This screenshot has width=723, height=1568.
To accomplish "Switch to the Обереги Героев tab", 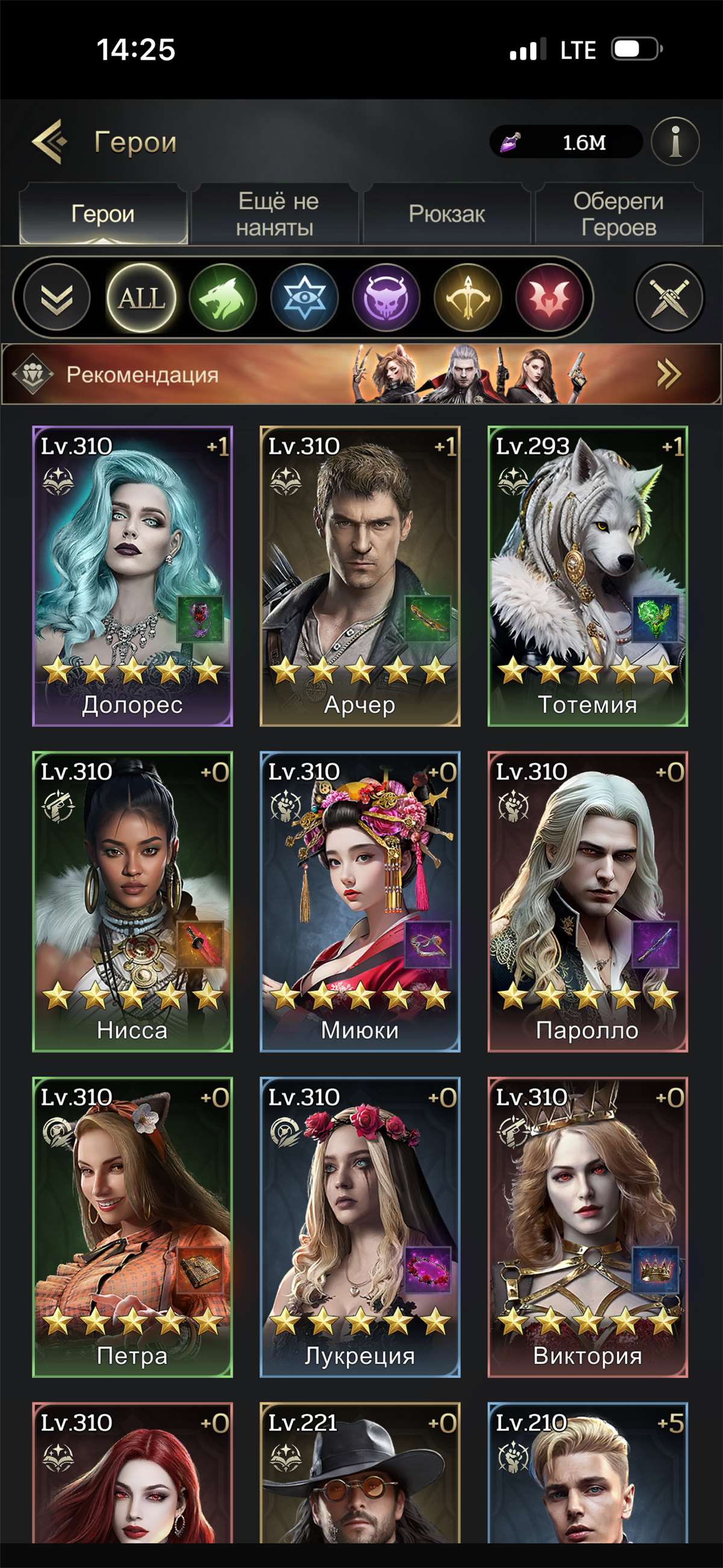I will click(x=618, y=214).
